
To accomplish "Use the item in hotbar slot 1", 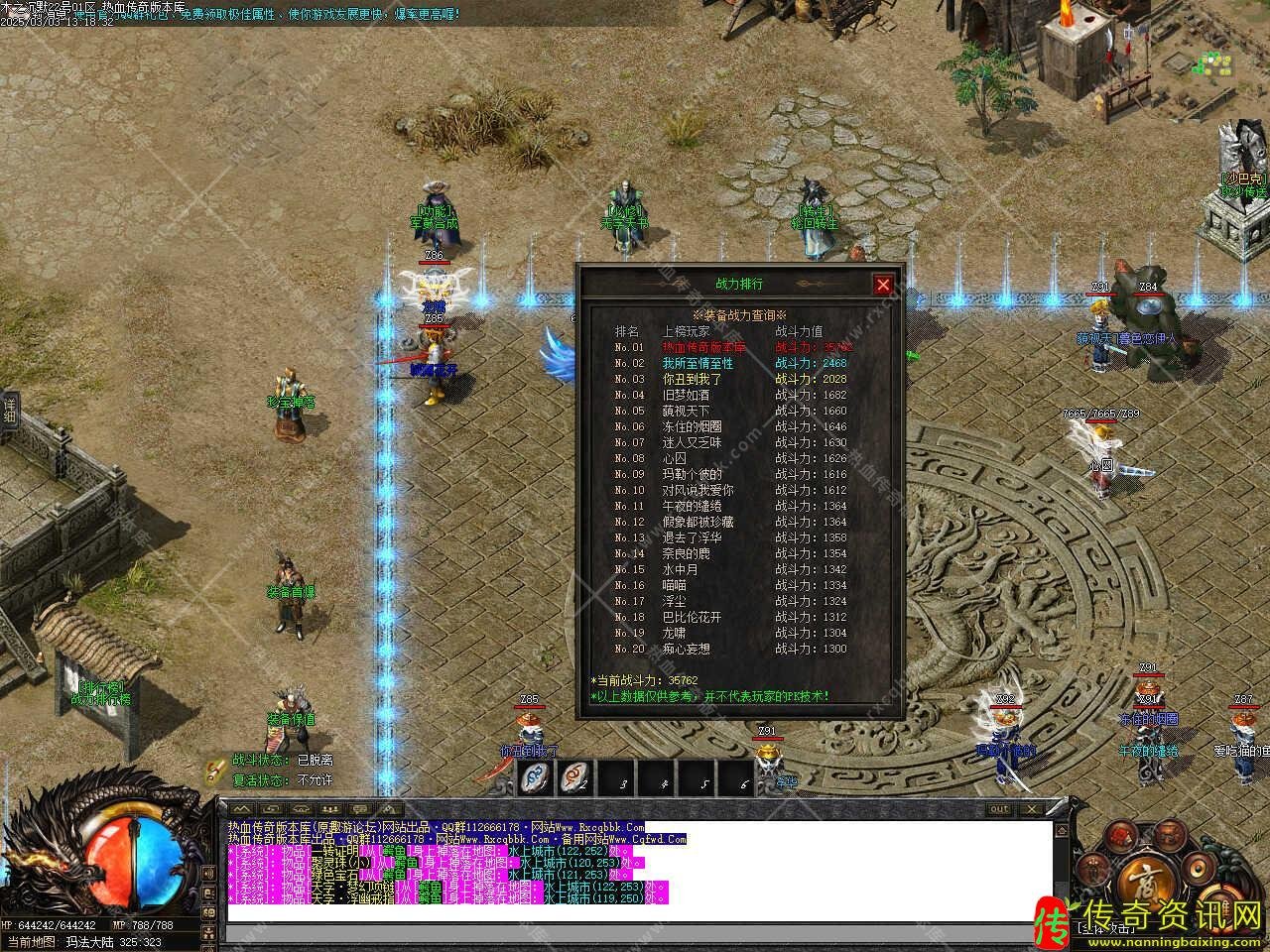I will (537, 778).
